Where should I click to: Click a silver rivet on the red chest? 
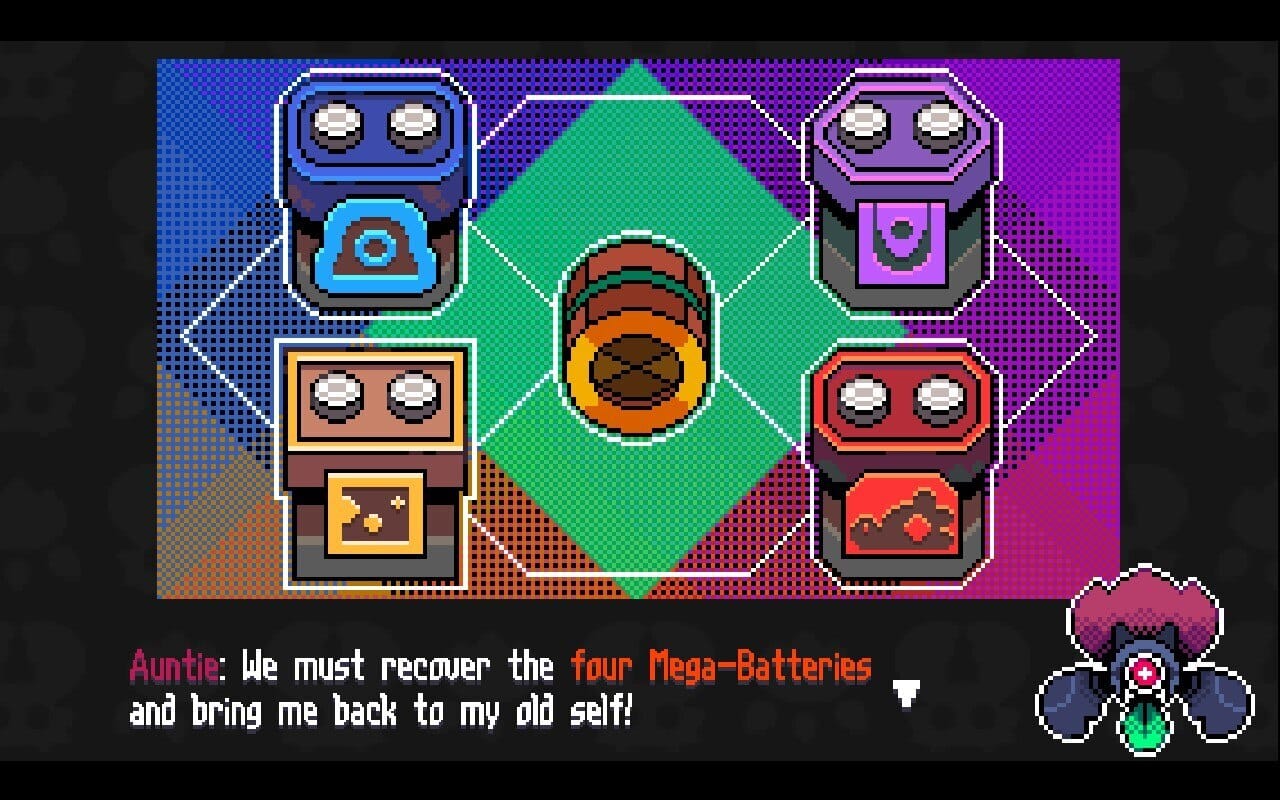tap(862, 400)
